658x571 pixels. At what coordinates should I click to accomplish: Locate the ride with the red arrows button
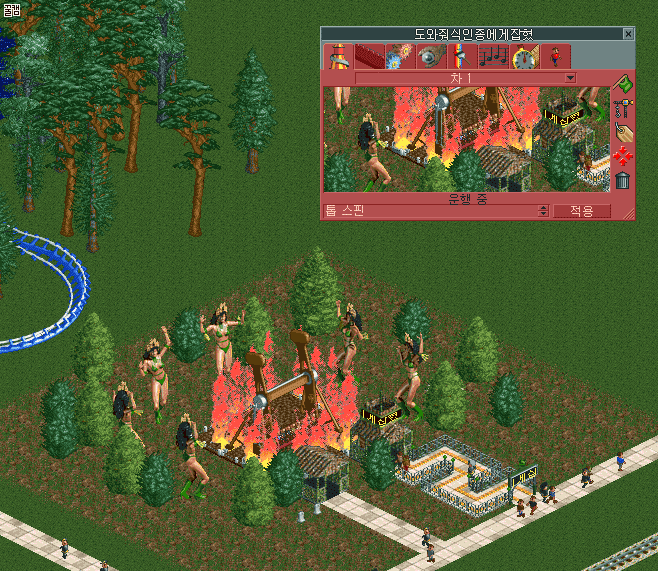(623, 156)
